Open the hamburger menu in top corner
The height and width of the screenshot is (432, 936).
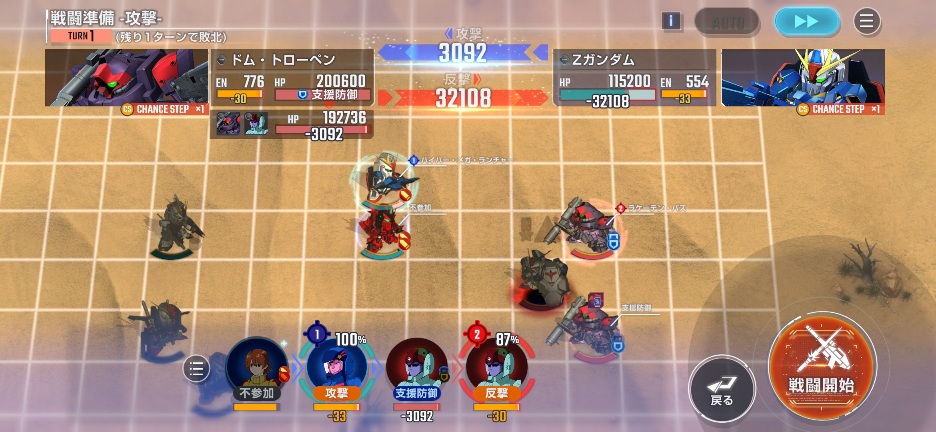point(866,21)
